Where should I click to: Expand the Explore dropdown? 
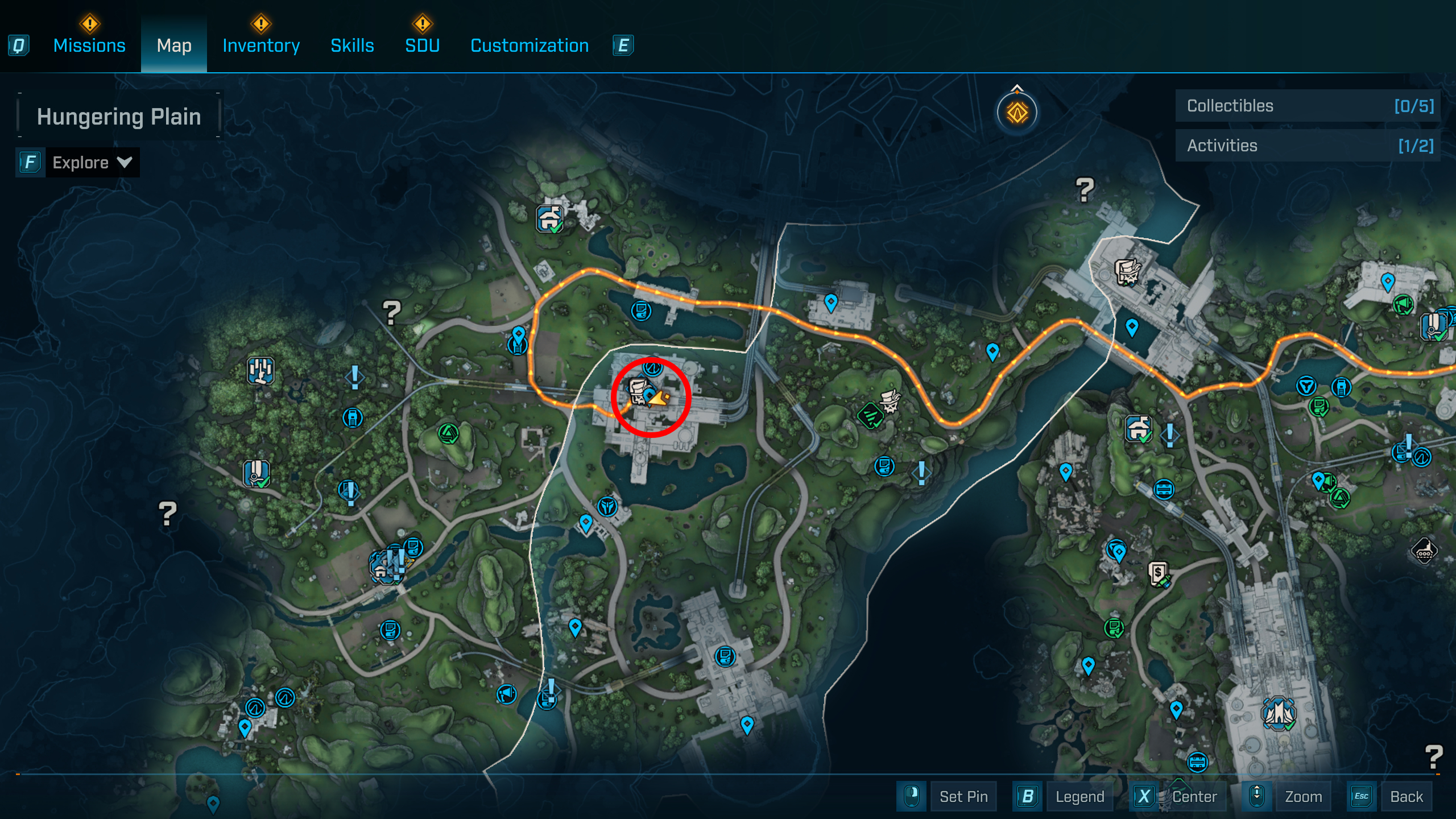tap(92, 163)
